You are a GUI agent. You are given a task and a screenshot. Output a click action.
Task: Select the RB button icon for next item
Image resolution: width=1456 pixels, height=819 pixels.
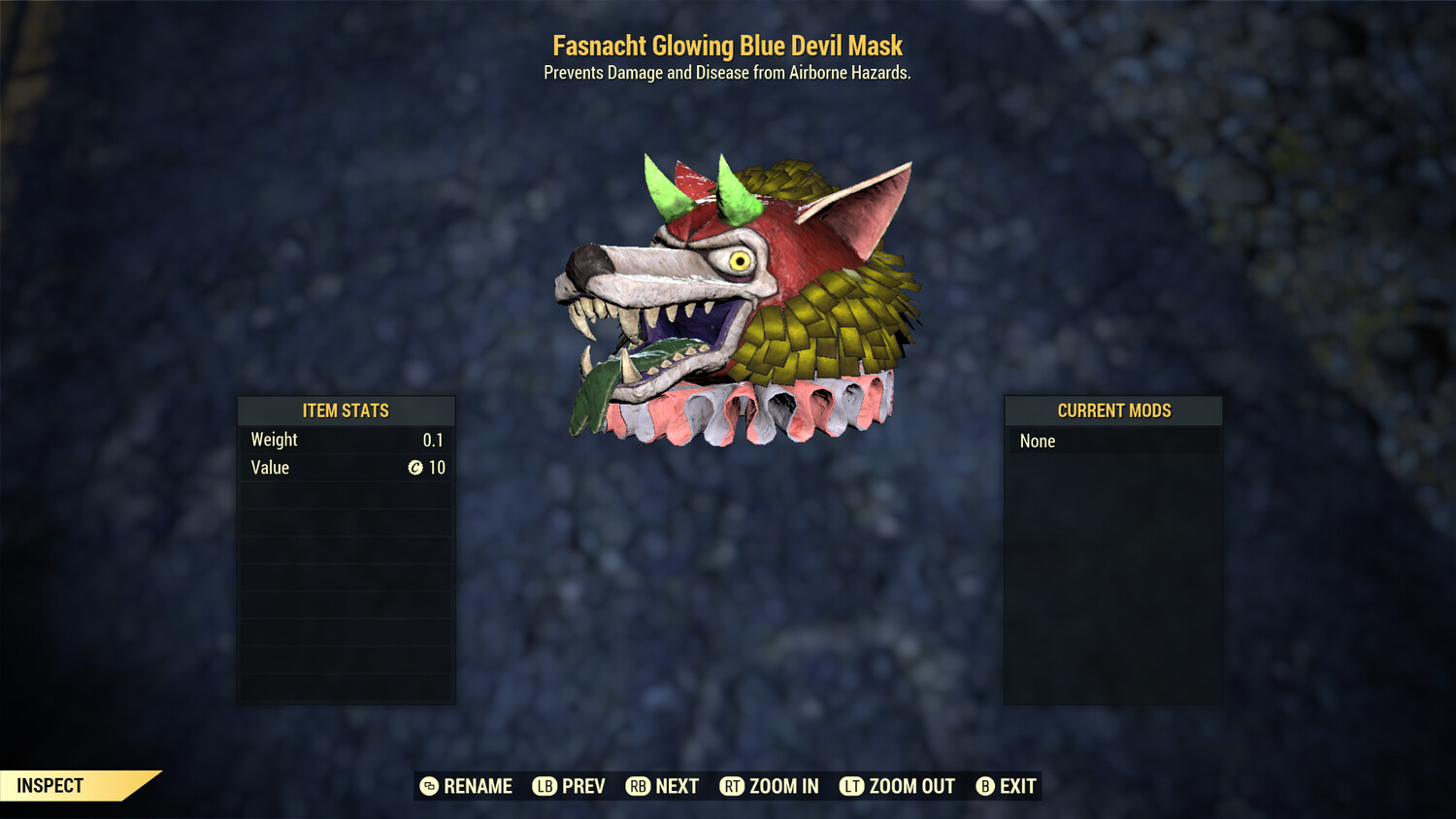[x=637, y=786]
